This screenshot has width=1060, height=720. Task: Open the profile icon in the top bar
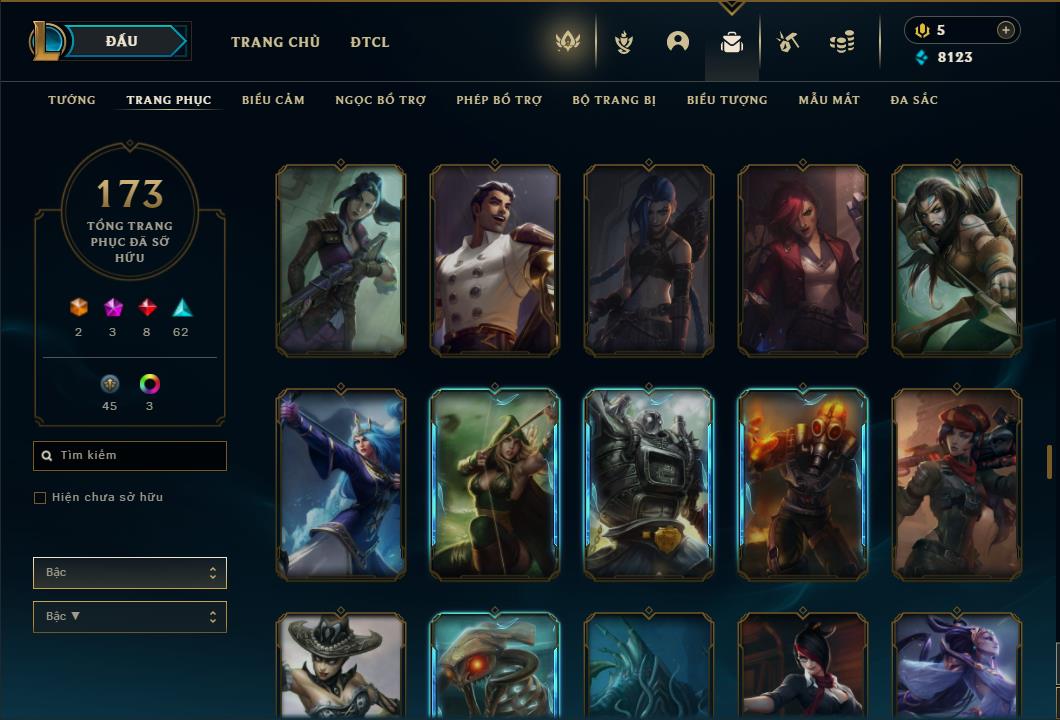point(678,42)
